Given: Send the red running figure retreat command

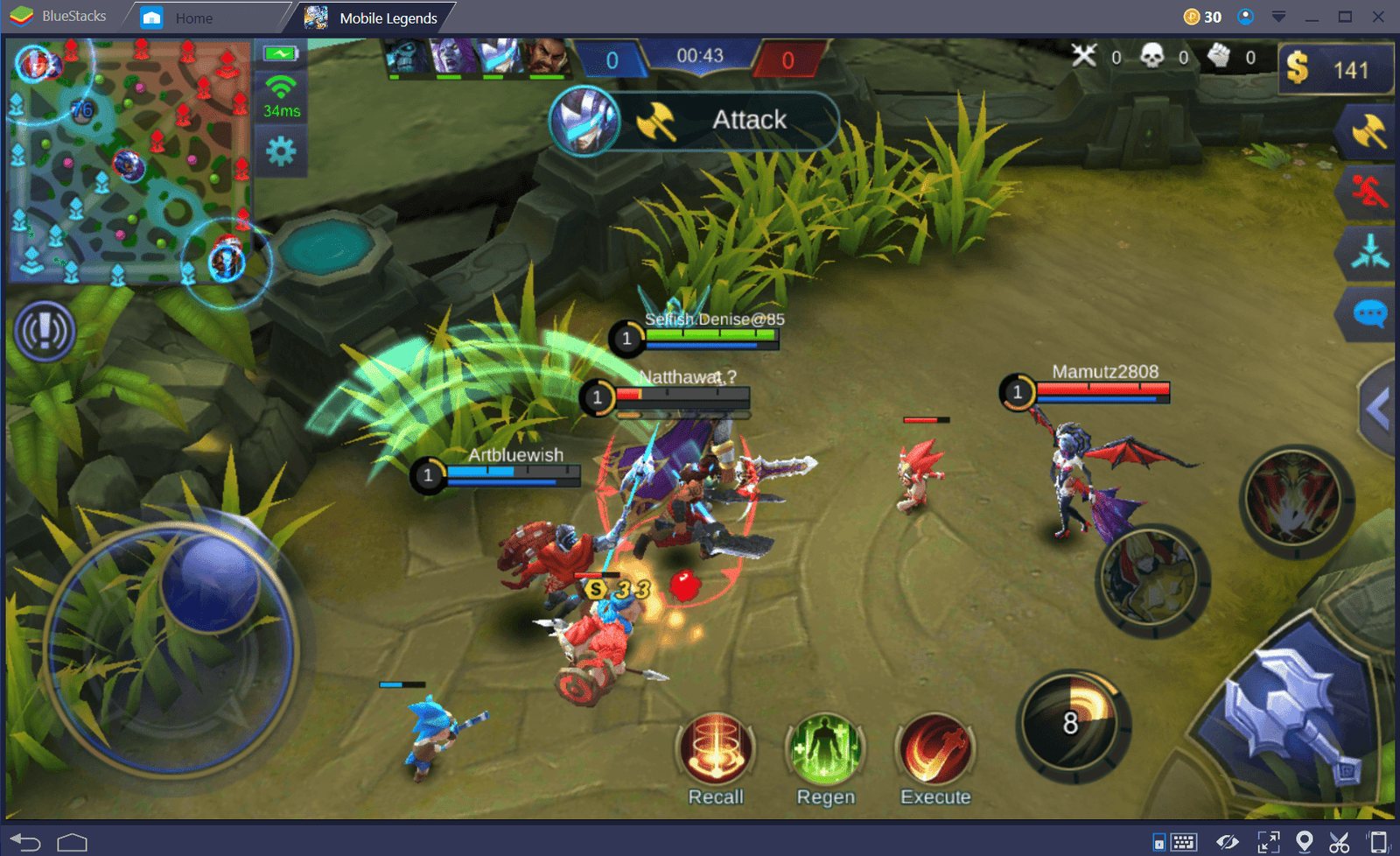Looking at the screenshot, I should pyautogui.click(x=1368, y=192).
